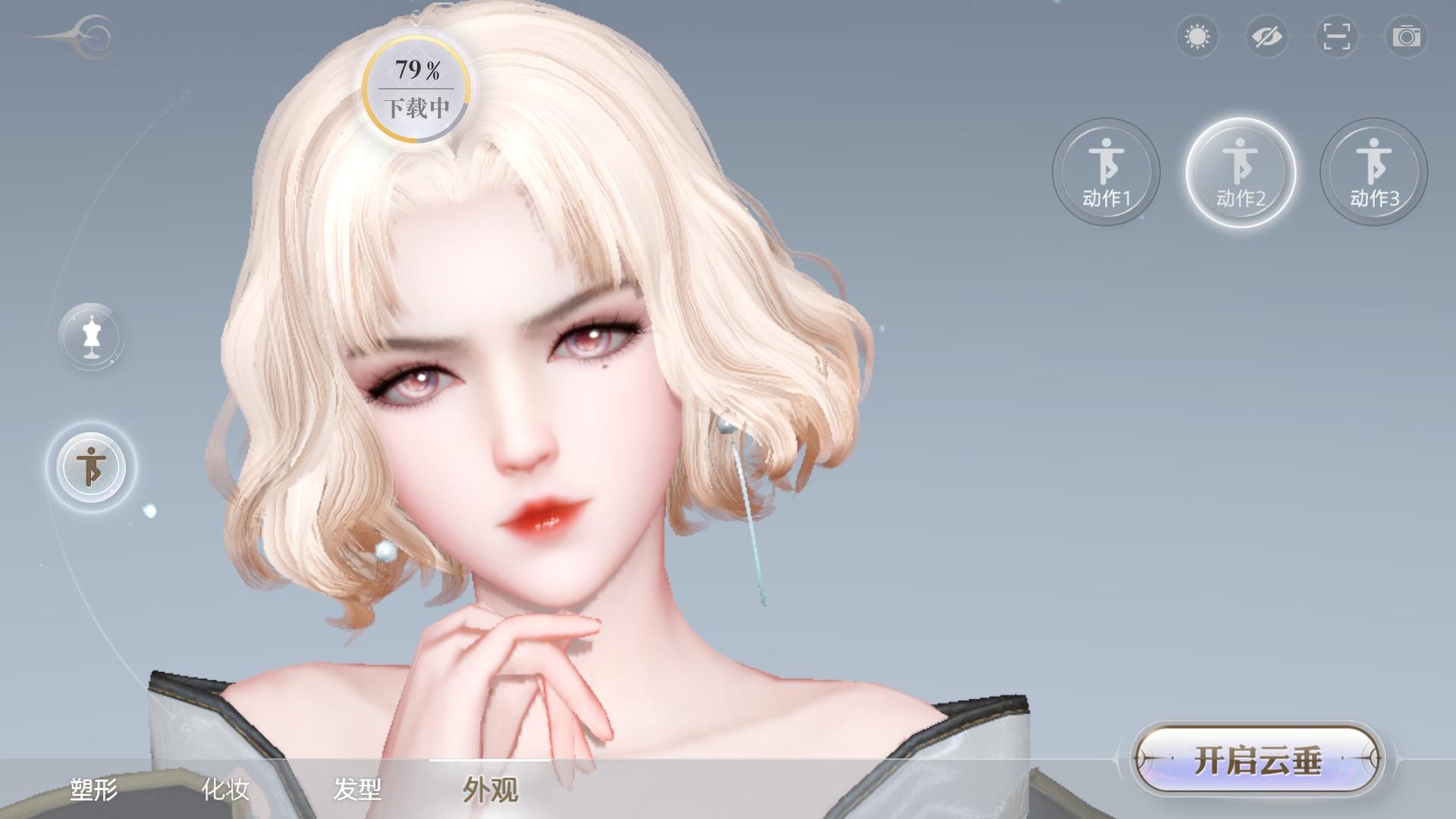1456x819 pixels.
Task: Select the 发型 hairstyle tab
Action: 359,790
